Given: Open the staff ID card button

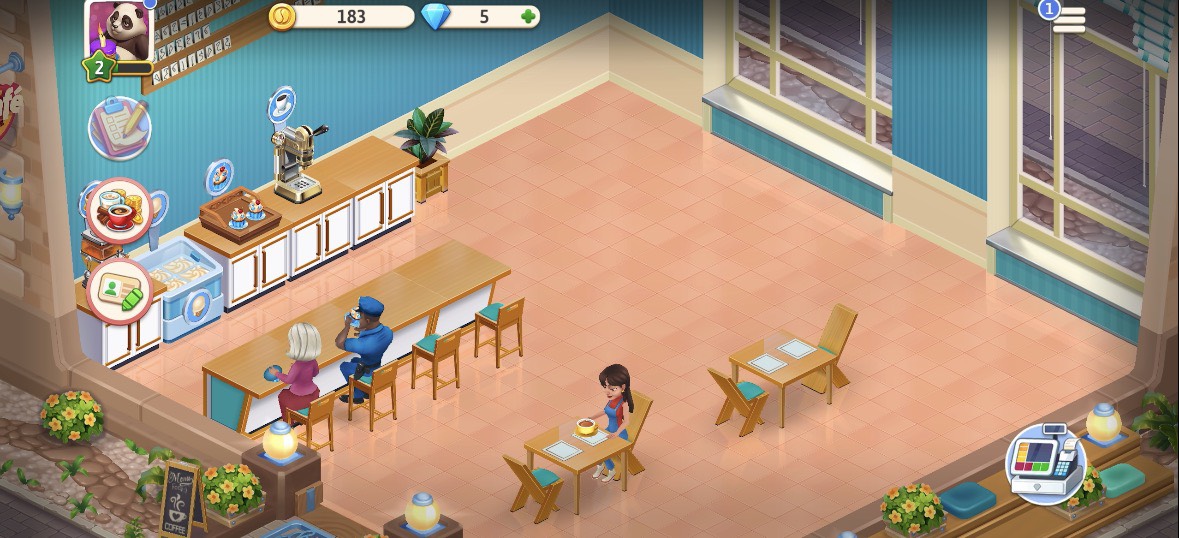Looking at the screenshot, I should pyautogui.click(x=119, y=292).
